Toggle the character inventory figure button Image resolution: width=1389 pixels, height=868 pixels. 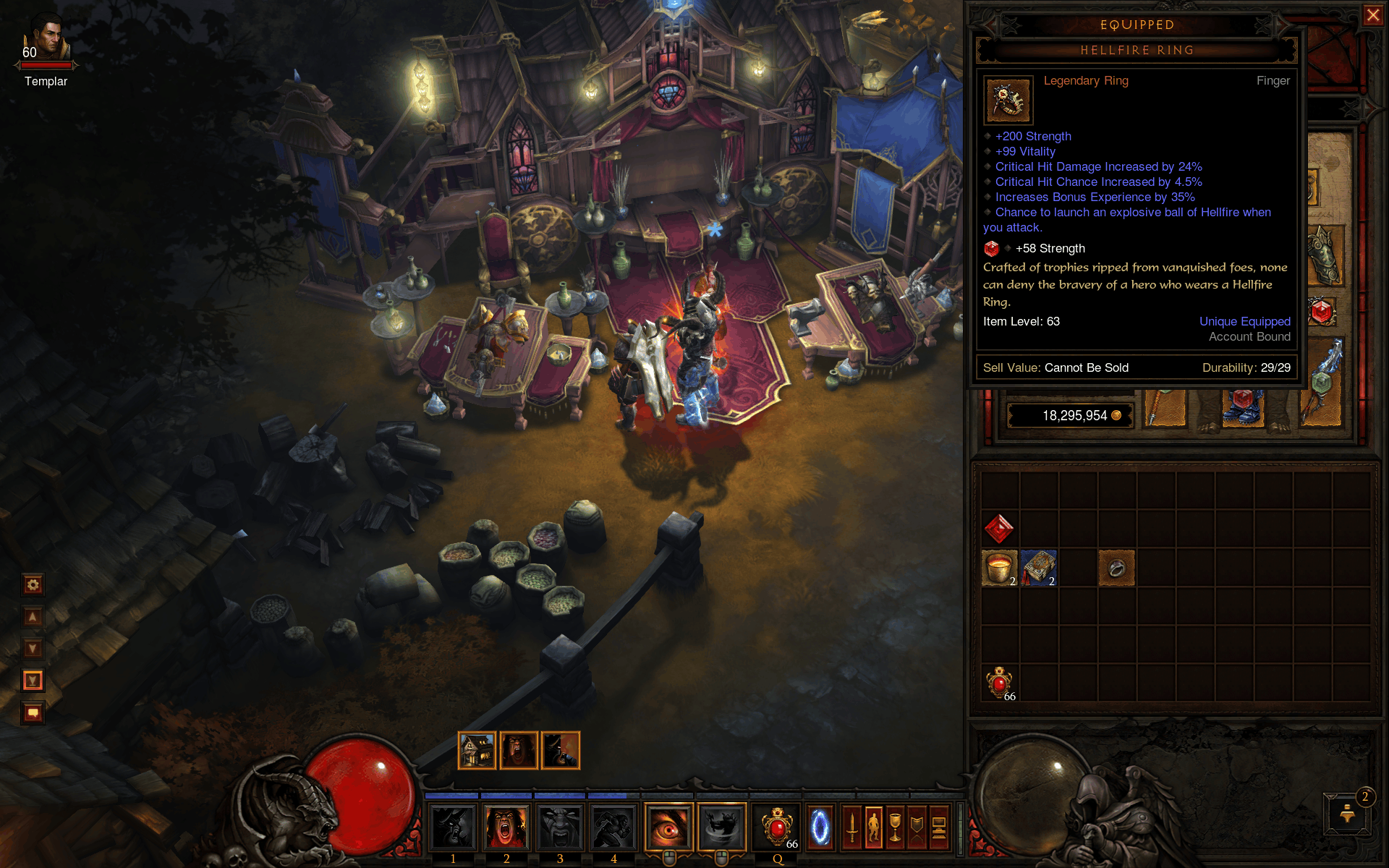coord(874,826)
